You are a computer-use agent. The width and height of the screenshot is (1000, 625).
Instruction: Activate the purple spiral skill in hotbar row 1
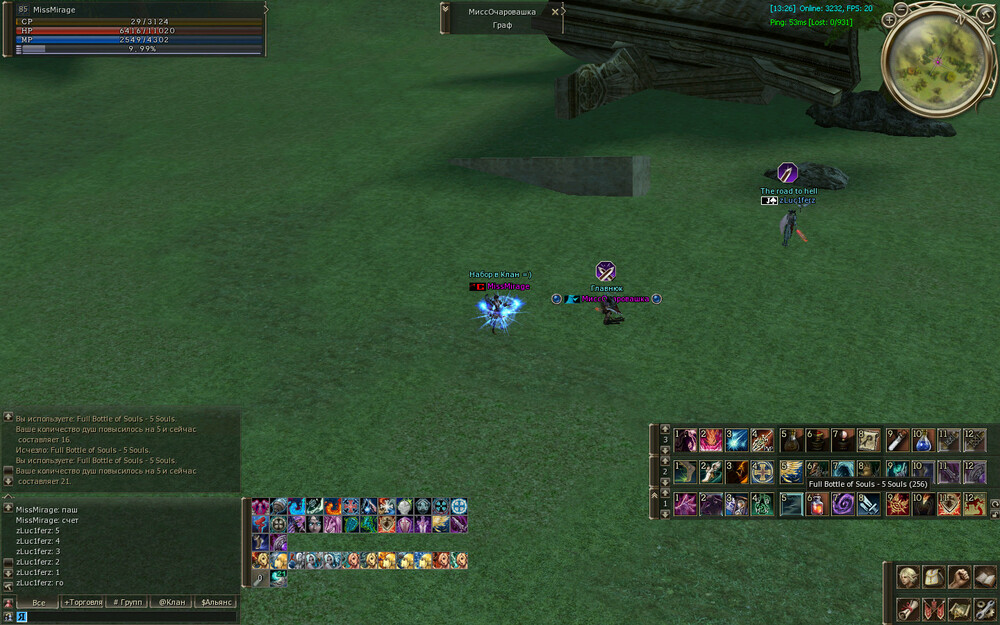point(843,504)
